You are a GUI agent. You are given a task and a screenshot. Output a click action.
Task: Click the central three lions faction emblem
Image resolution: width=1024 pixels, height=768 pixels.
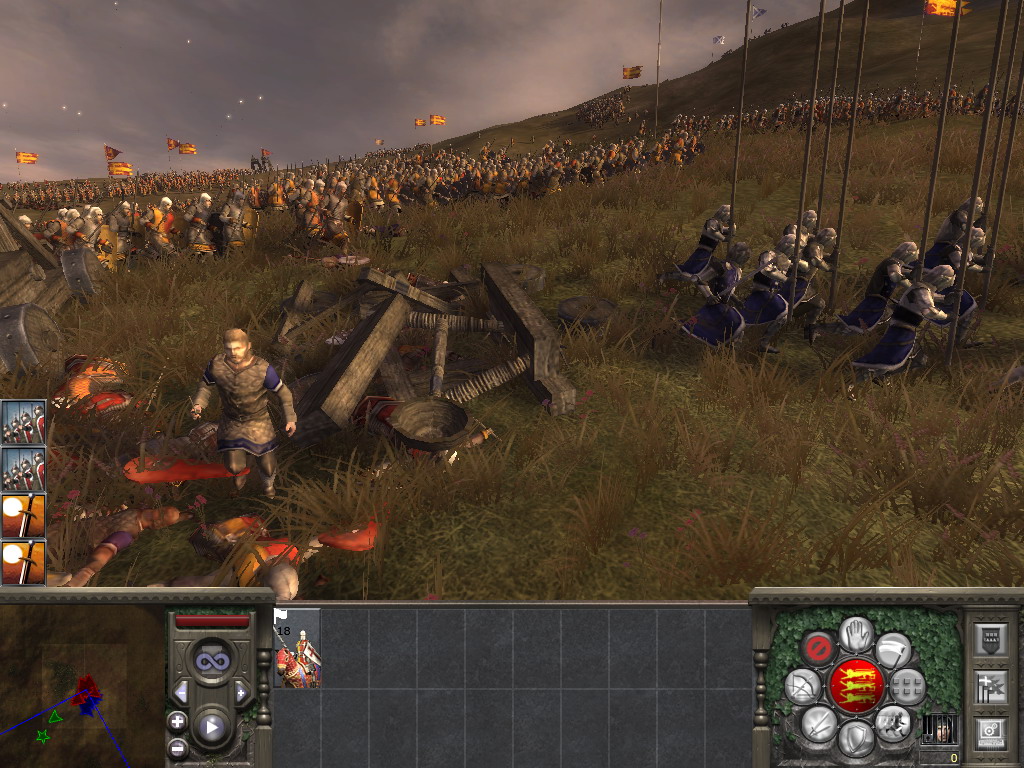point(856,686)
